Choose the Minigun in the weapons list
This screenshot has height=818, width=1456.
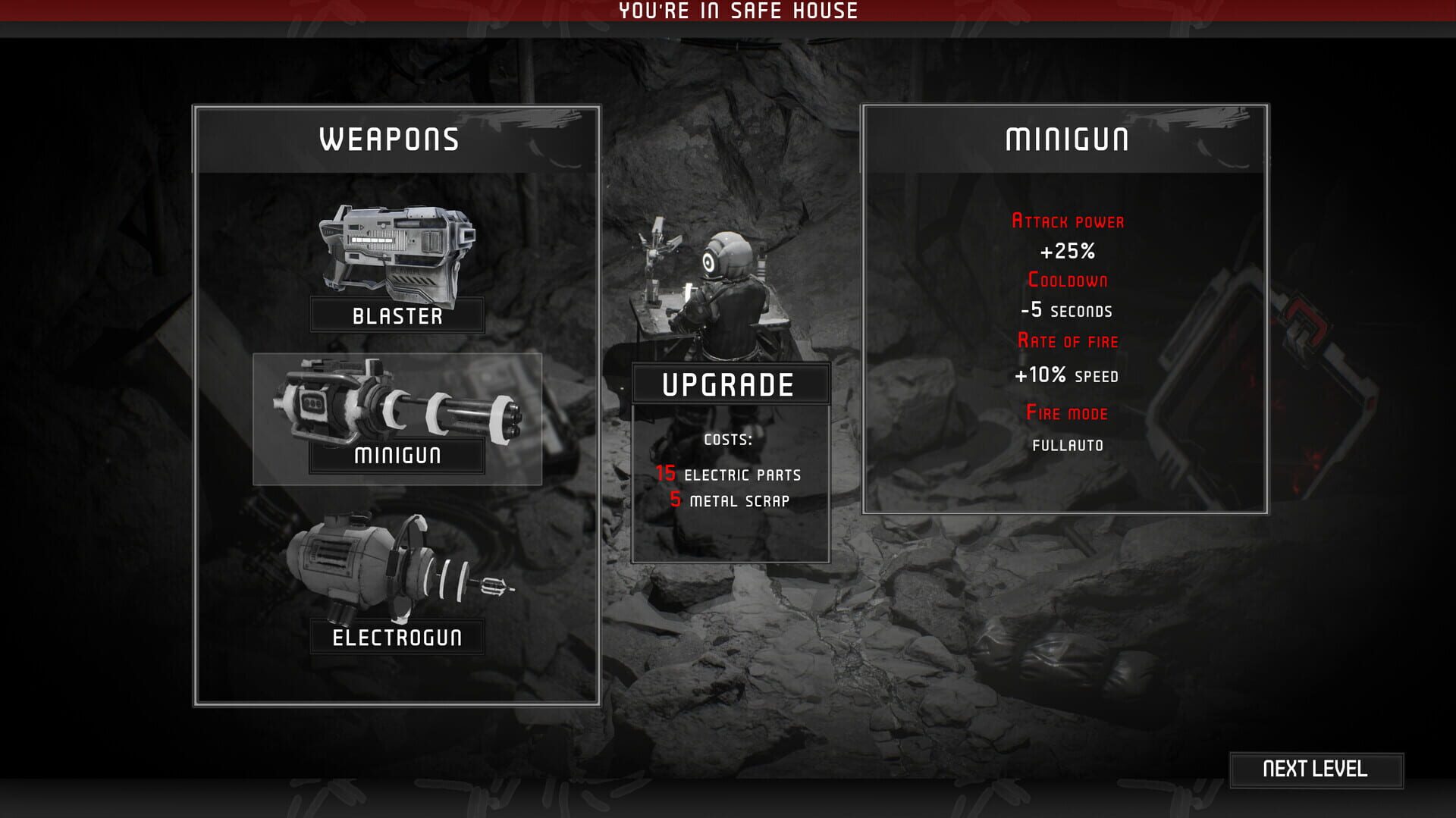coord(397,418)
